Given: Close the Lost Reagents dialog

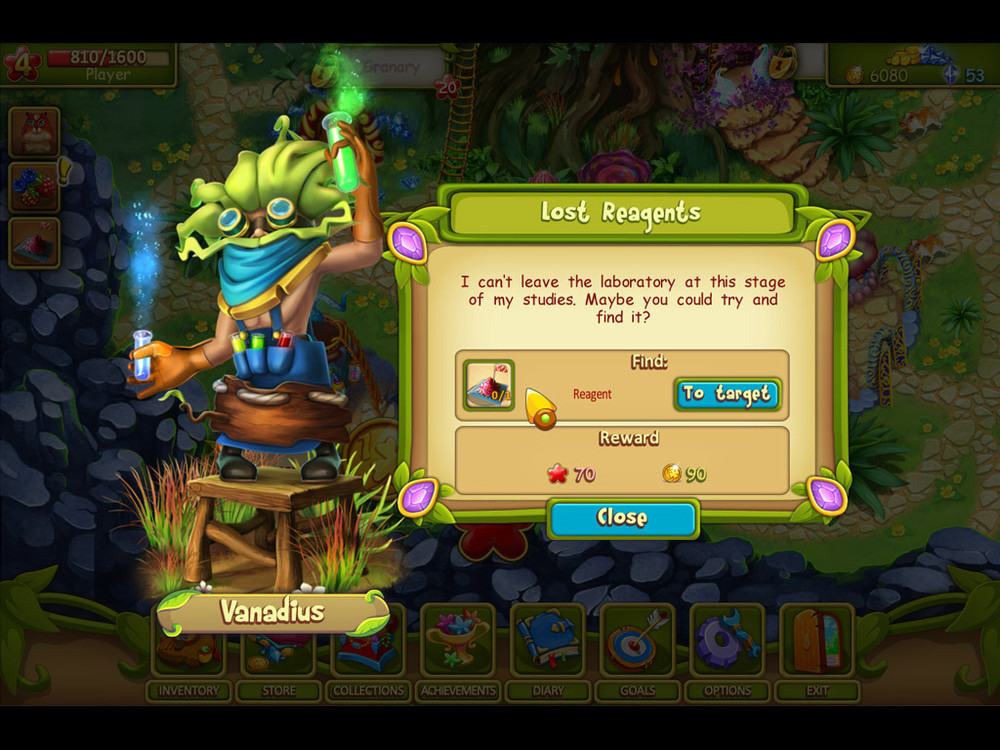Looking at the screenshot, I should point(622,518).
